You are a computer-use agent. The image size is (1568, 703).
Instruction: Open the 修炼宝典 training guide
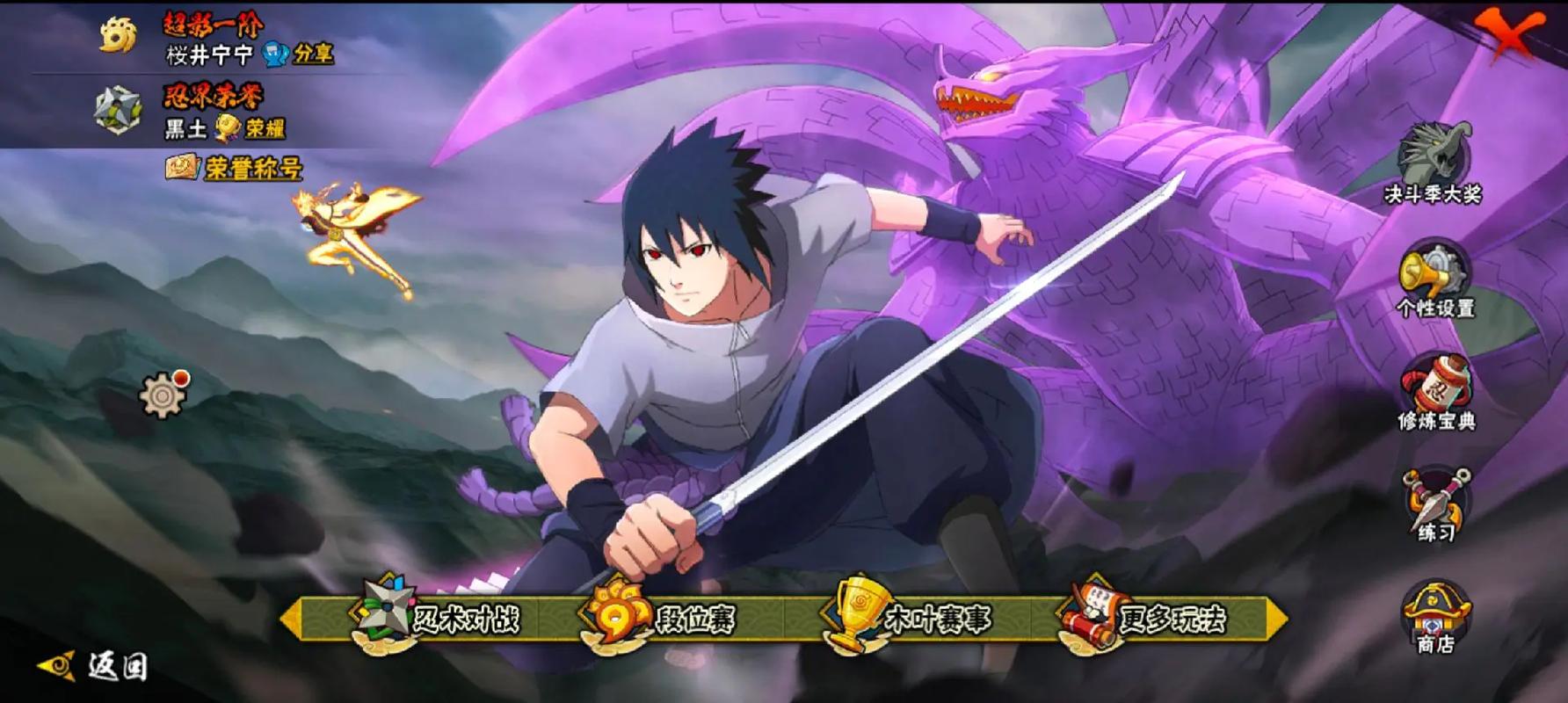pyautogui.click(x=1435, y=393)
